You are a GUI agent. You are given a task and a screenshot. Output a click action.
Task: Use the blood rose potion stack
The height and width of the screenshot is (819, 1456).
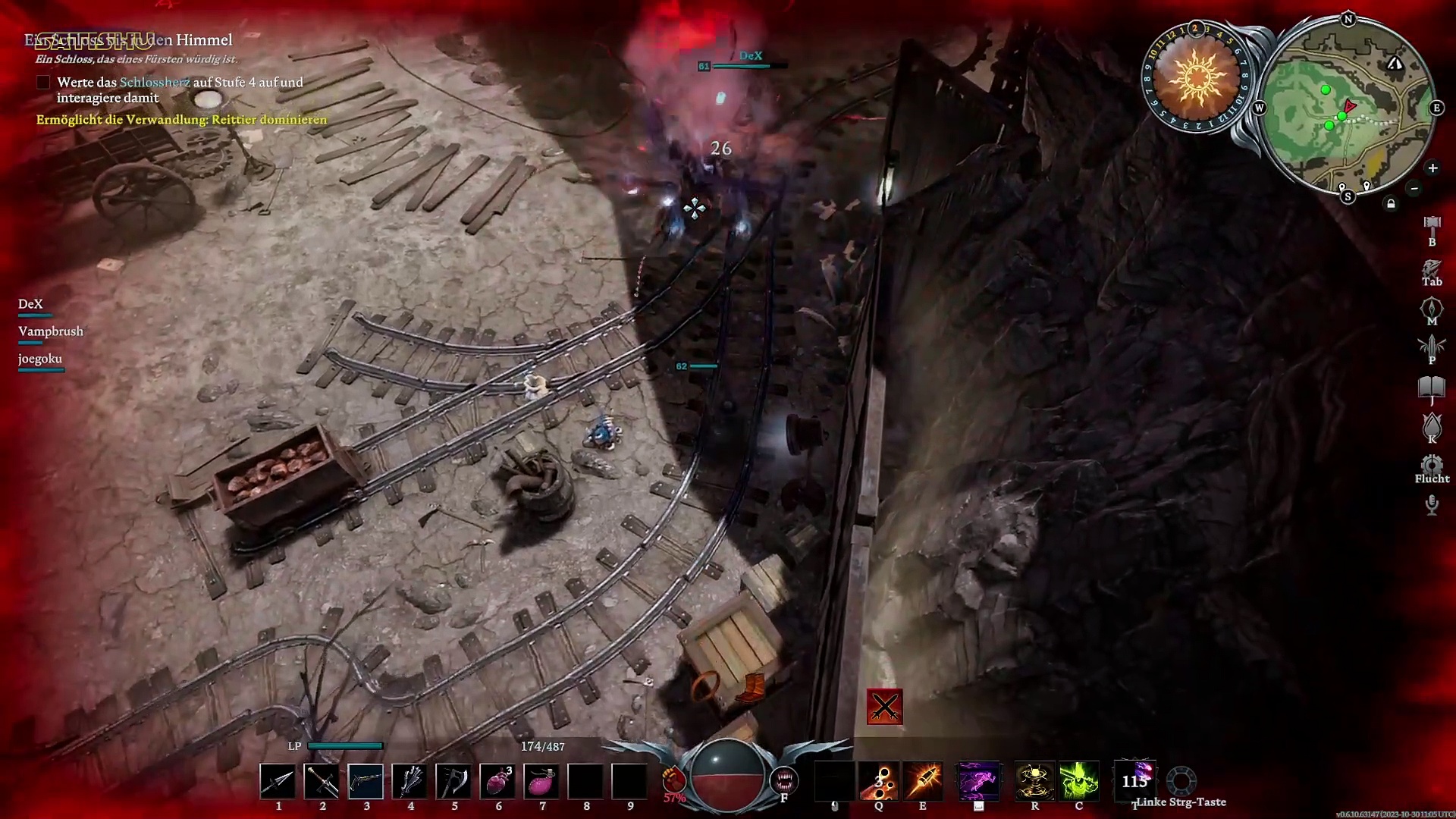[497, 781]
